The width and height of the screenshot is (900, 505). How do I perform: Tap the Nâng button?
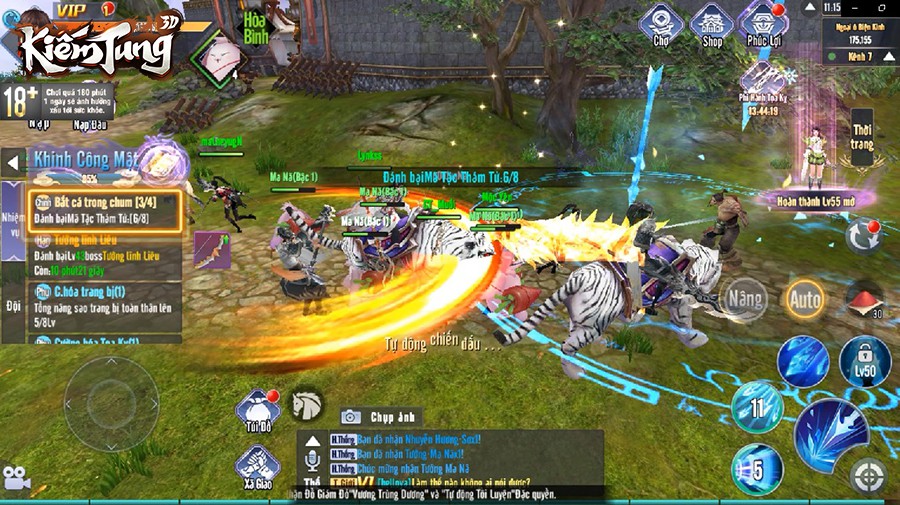(x=746, y=298)
